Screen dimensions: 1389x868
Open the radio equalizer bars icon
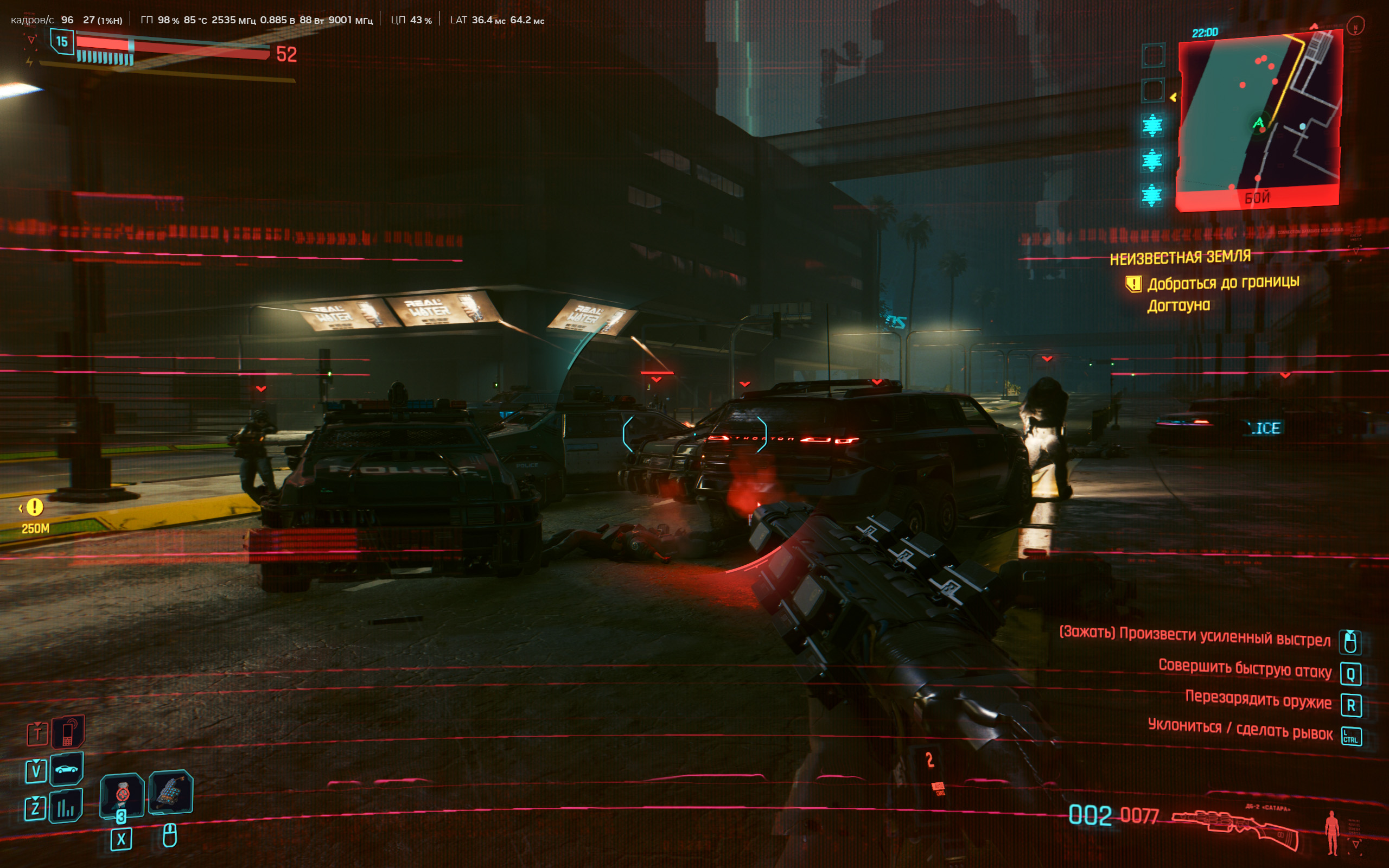(x=66, y=807)
